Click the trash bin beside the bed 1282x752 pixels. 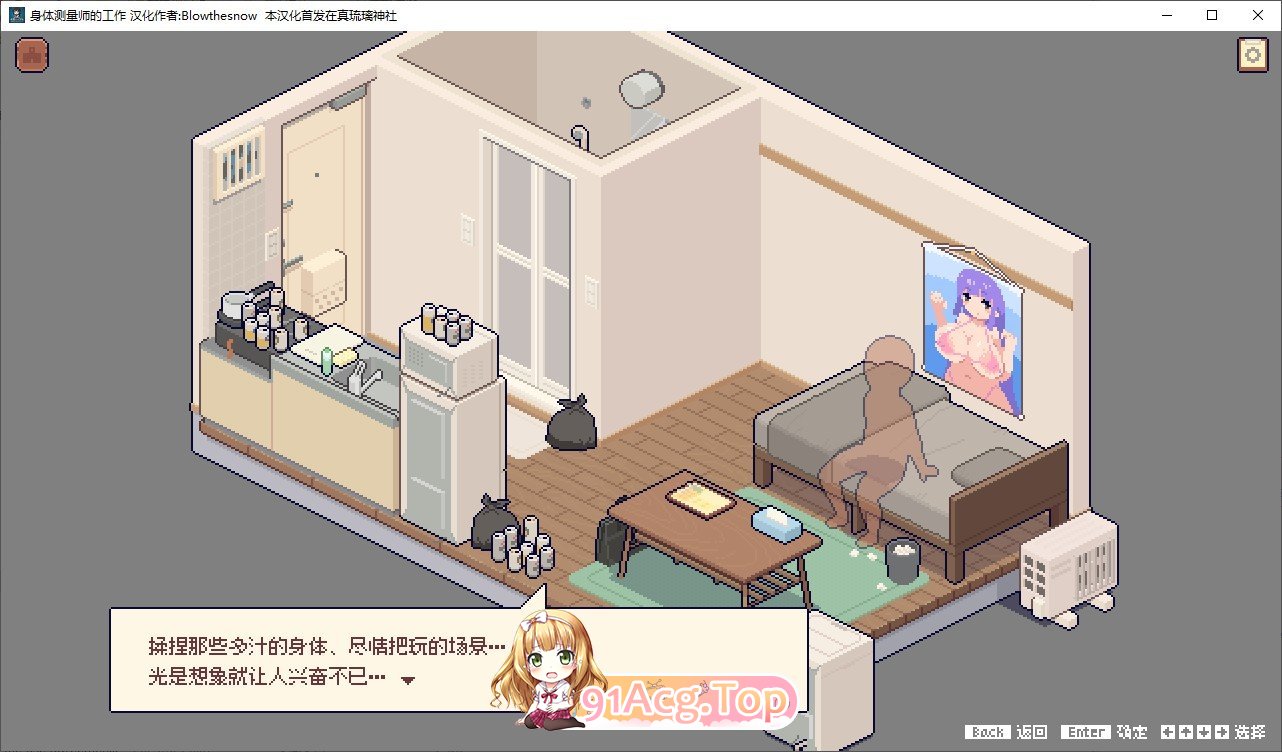coord(903,556)
